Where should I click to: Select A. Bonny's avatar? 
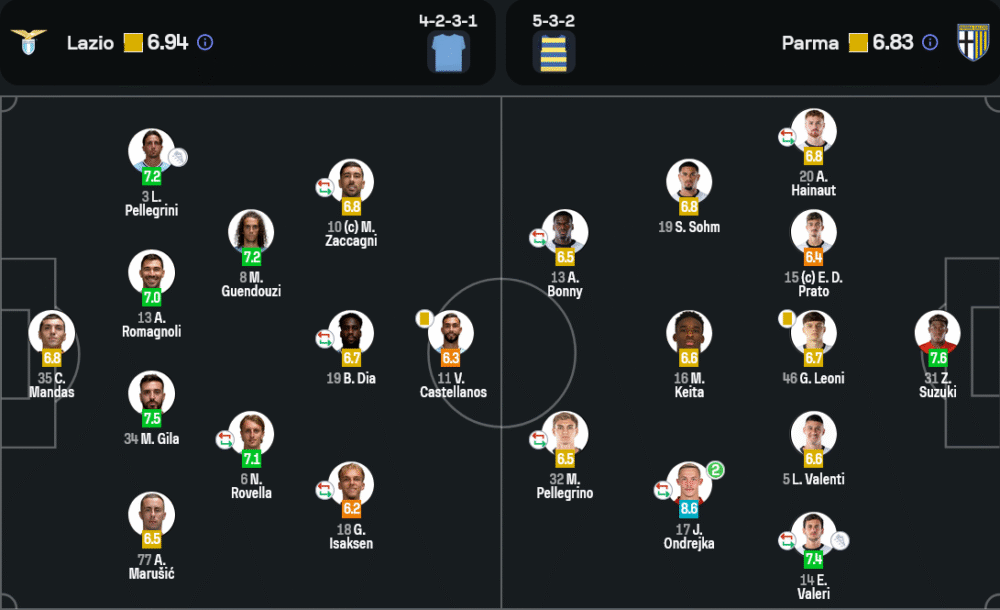click(x=565, y=233)
